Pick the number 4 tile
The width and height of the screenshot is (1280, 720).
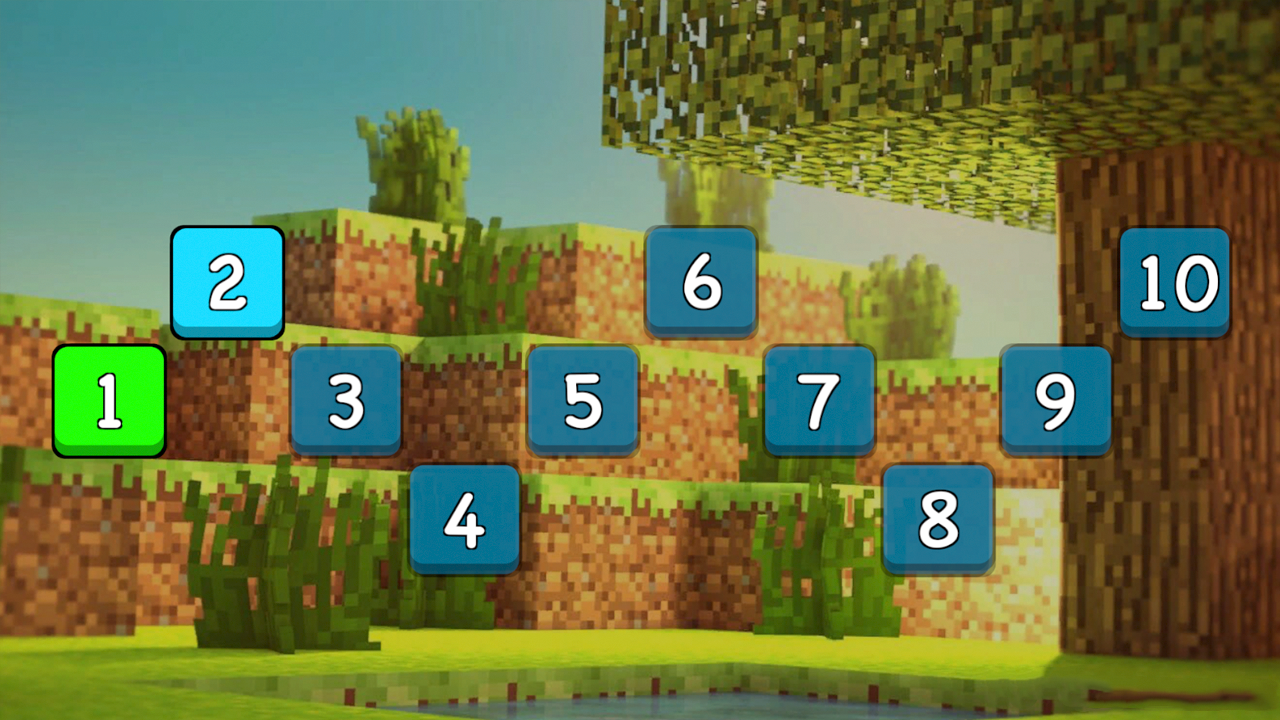(x=465, y=516)
